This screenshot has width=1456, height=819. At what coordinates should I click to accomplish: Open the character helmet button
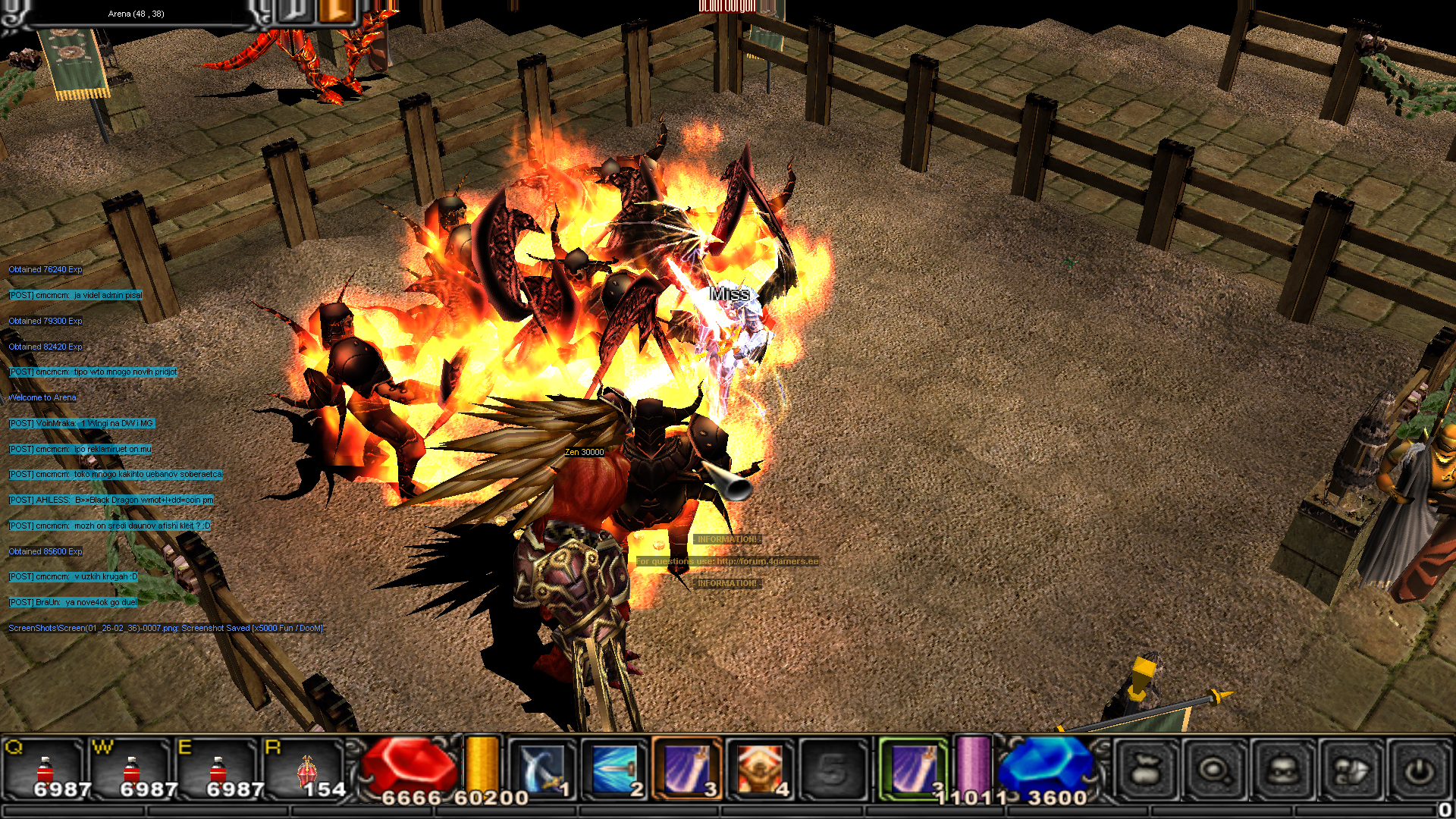[x=1283, y=770]
